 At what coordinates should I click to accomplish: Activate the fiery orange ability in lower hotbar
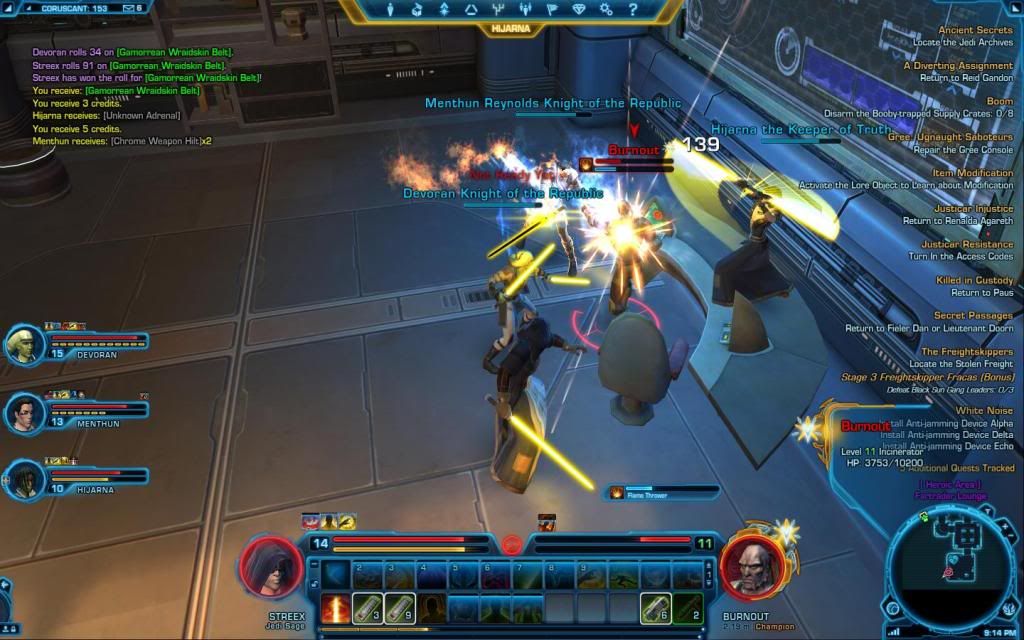pos(336,607)
